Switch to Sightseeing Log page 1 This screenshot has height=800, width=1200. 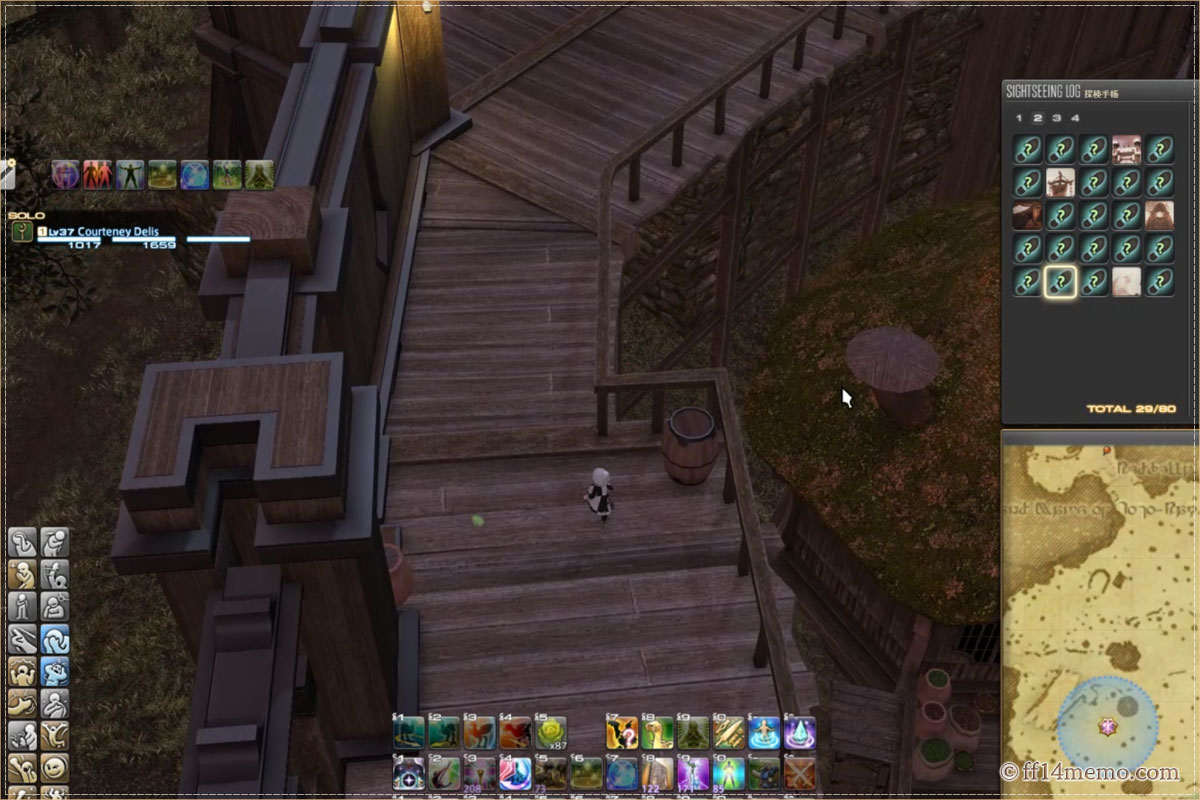(1019, 118)
